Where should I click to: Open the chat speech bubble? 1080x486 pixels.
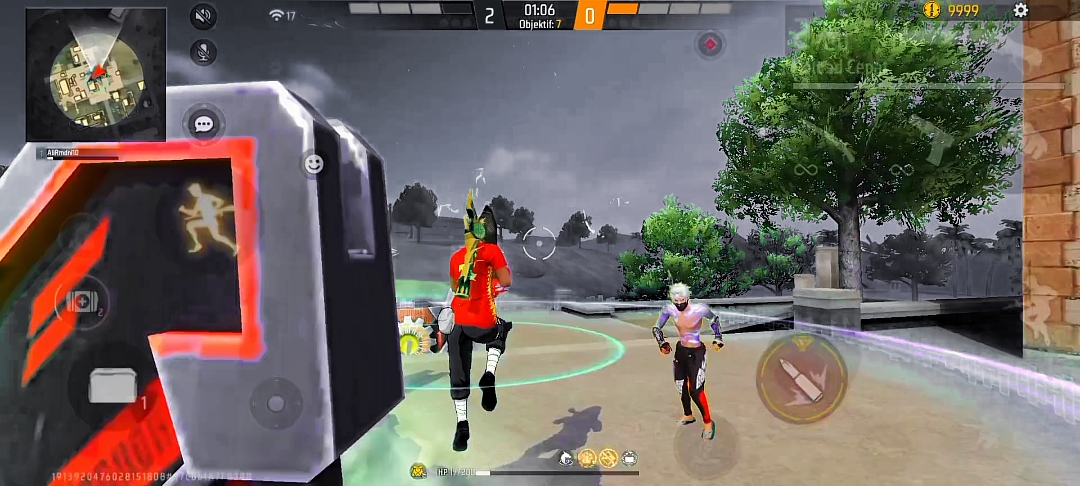[x=204, y=124]
